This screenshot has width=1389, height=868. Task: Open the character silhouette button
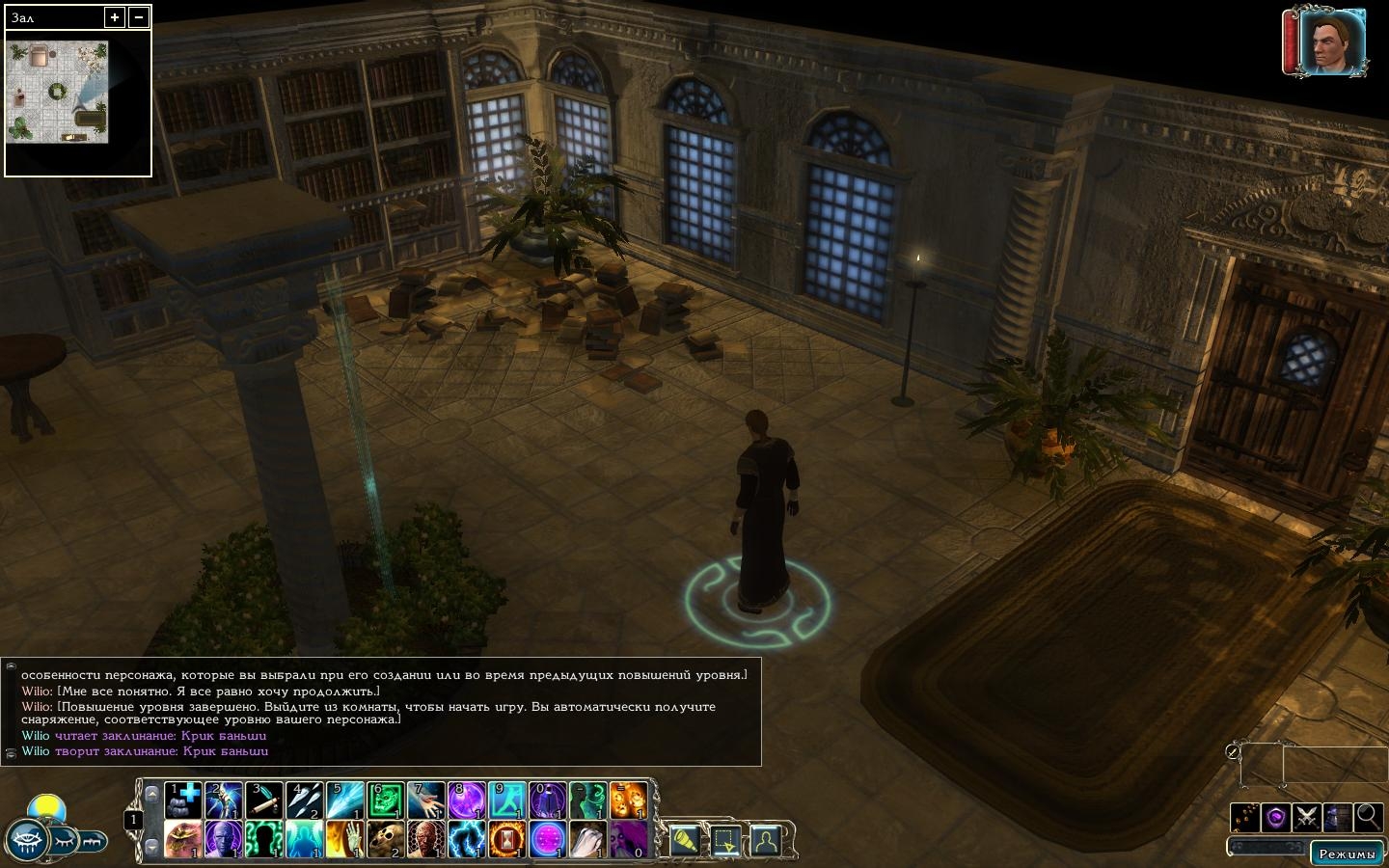point(766,840)
